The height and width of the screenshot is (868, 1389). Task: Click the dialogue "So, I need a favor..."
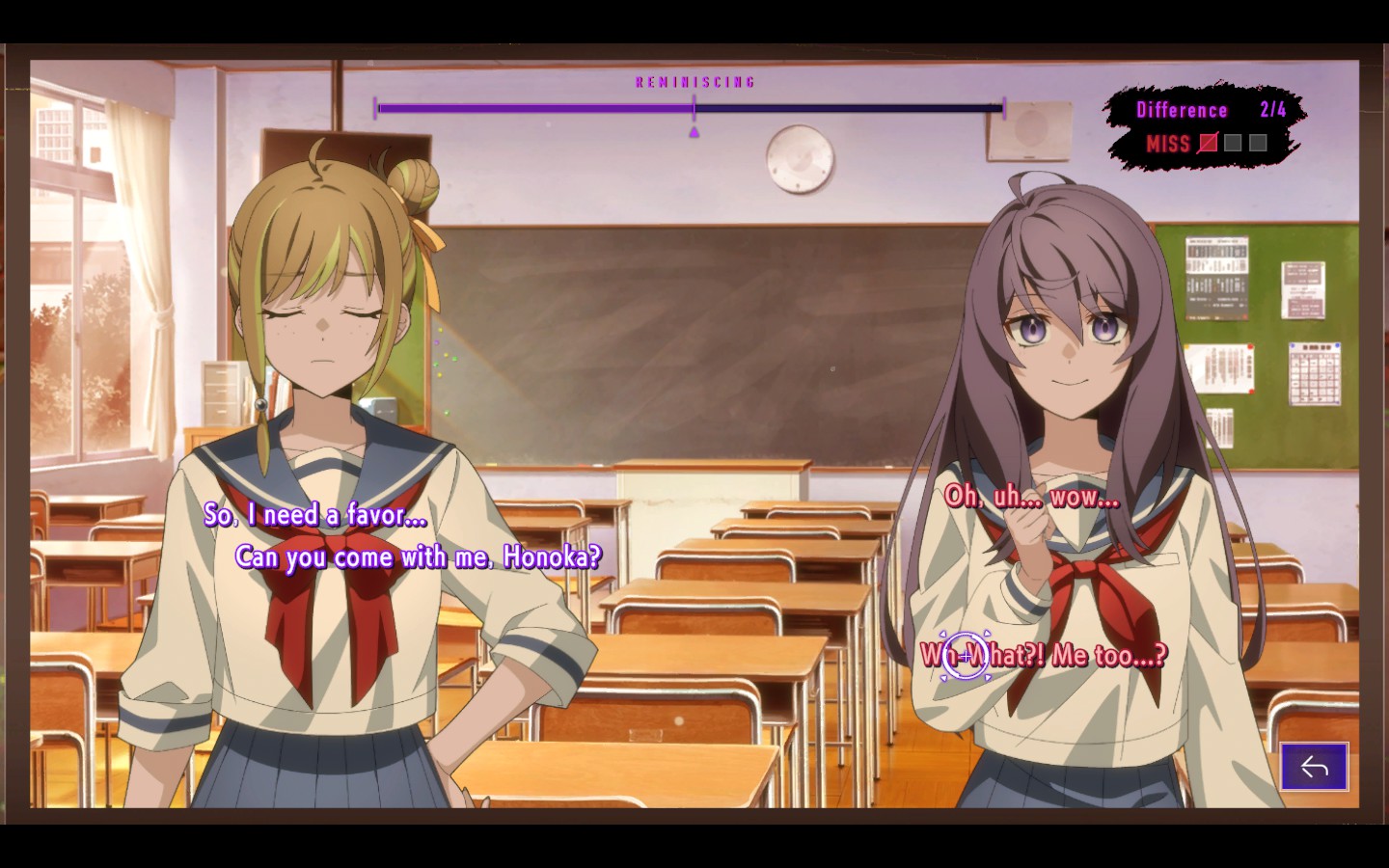click(x=314, y=517)
